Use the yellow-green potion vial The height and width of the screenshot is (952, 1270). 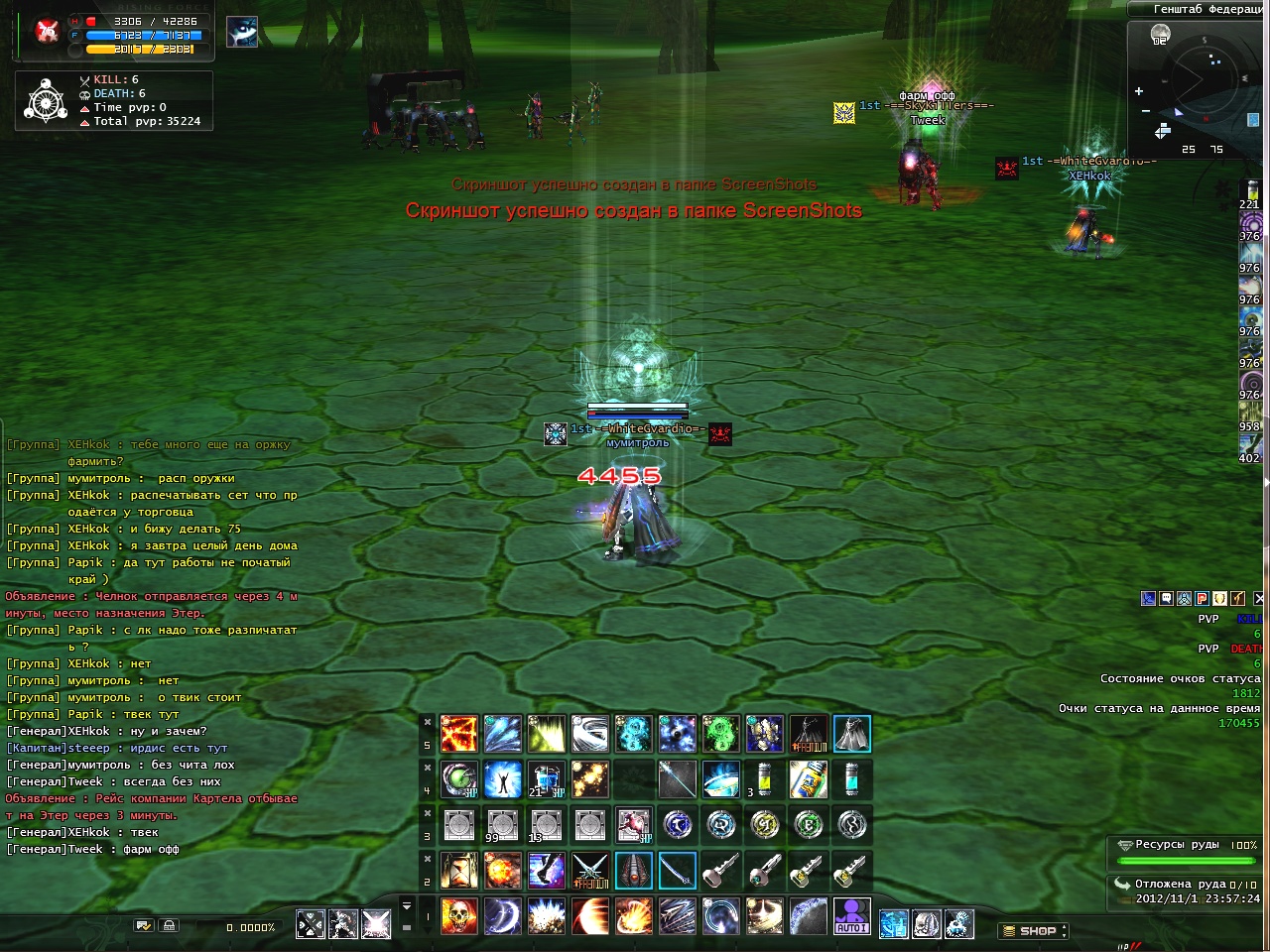(765, 779)
